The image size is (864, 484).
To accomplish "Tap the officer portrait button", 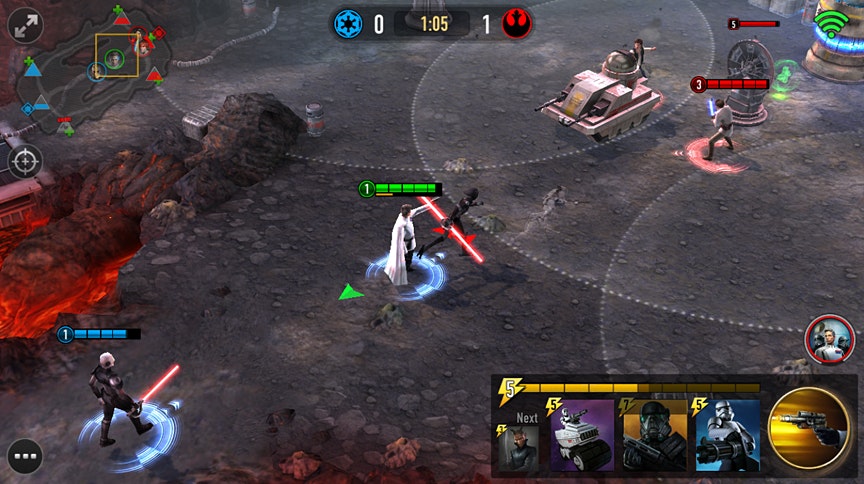I will tap(825, 337).
